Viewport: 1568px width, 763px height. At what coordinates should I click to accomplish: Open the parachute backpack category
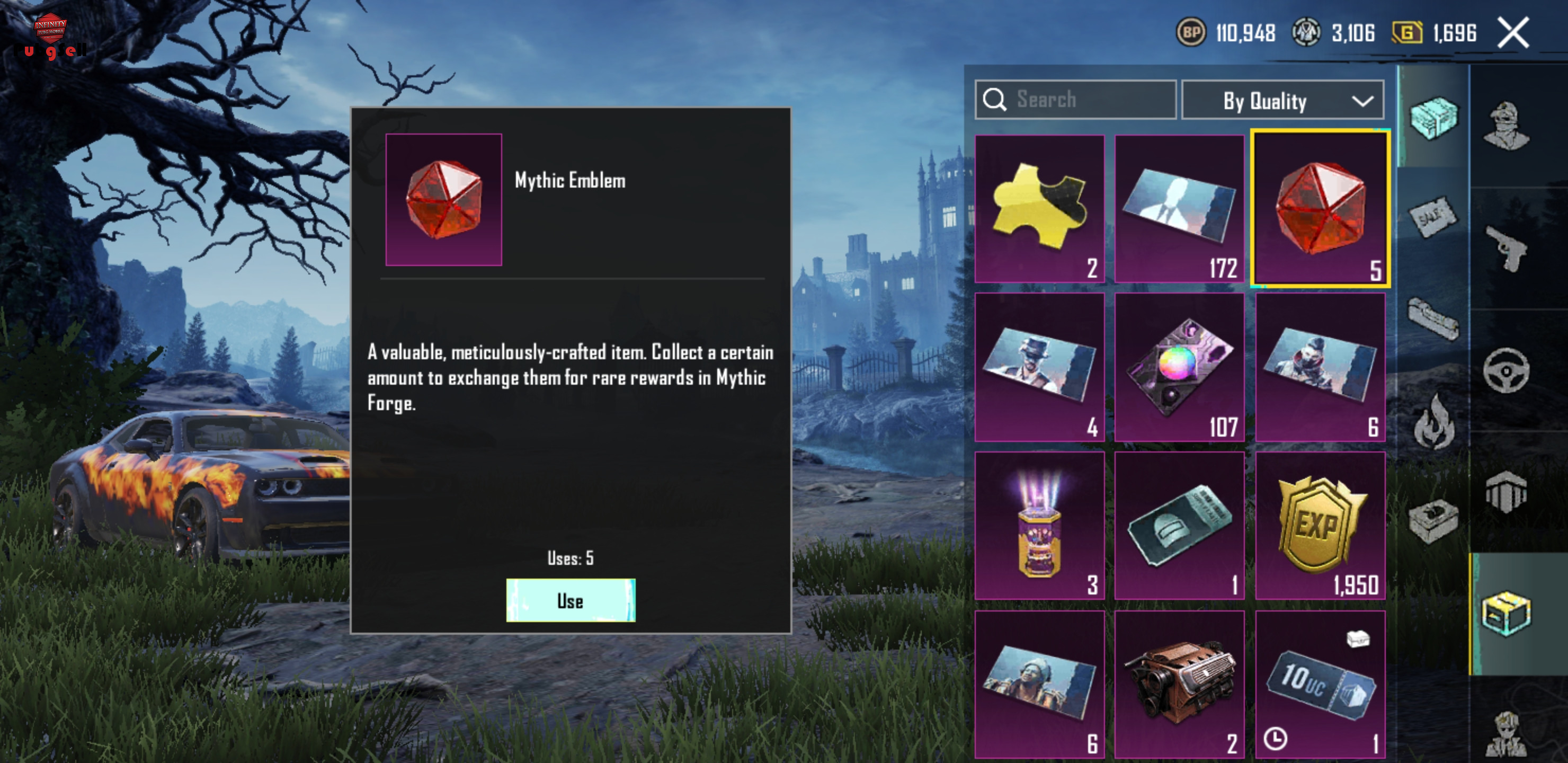[1506, 492]
